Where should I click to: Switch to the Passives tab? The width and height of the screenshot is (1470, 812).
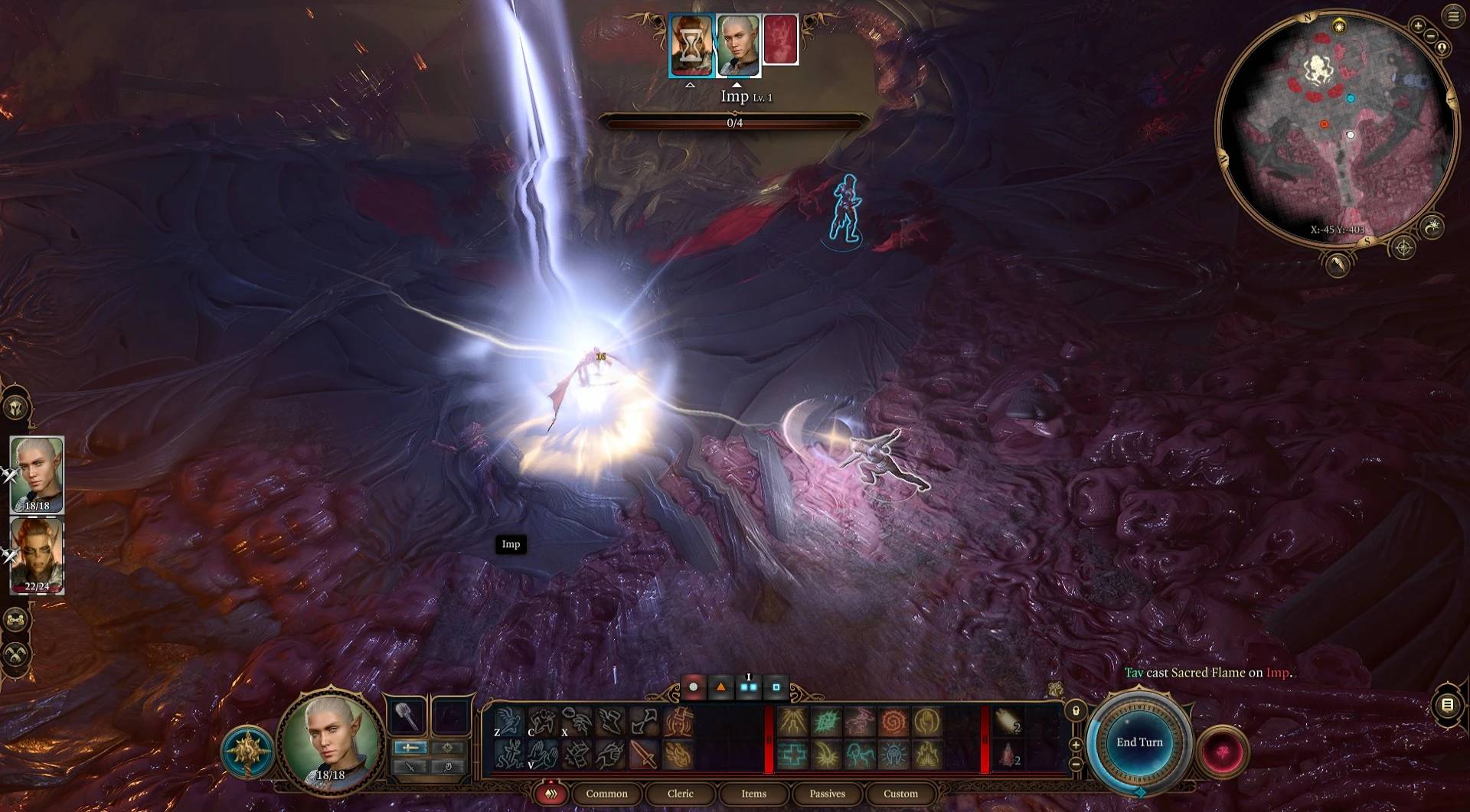(x=827, y=794)
